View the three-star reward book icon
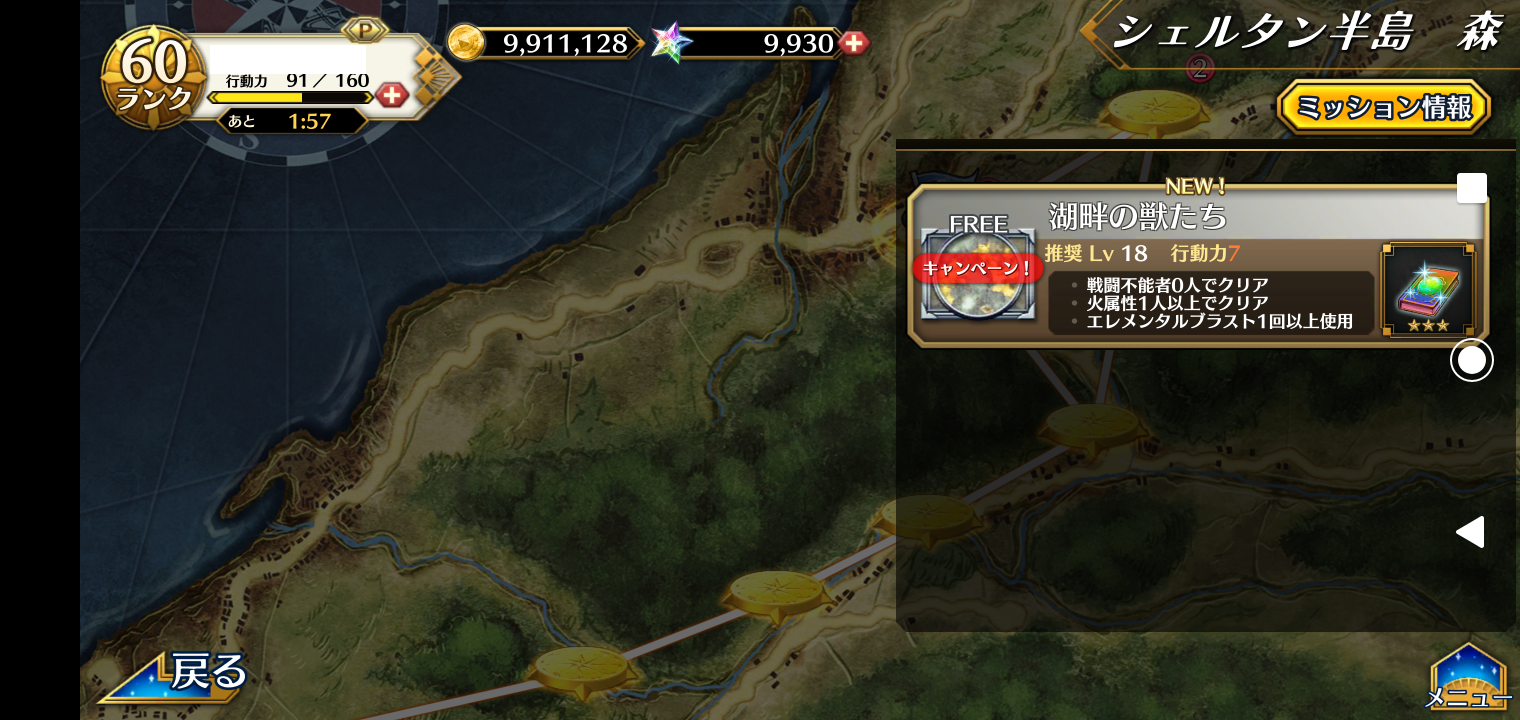Screen dimensions: 1520x720 [1427, 290]
